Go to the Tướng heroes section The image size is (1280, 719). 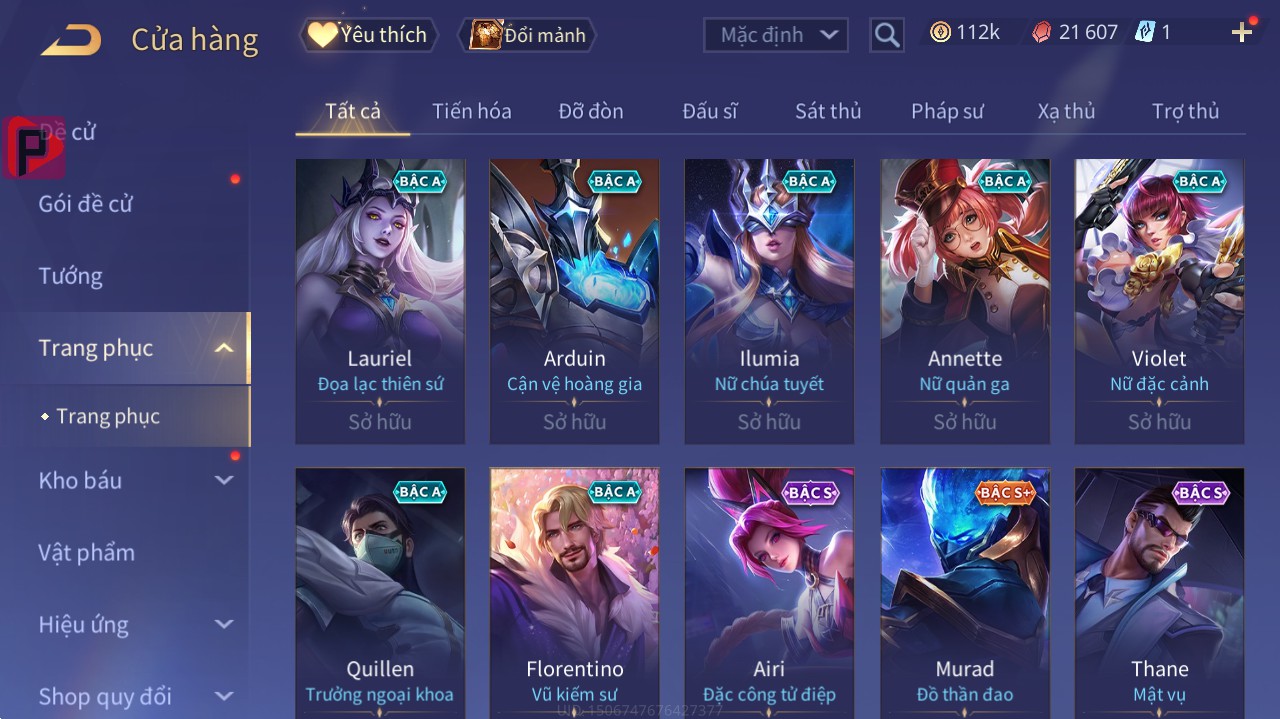tap(70, 276)
